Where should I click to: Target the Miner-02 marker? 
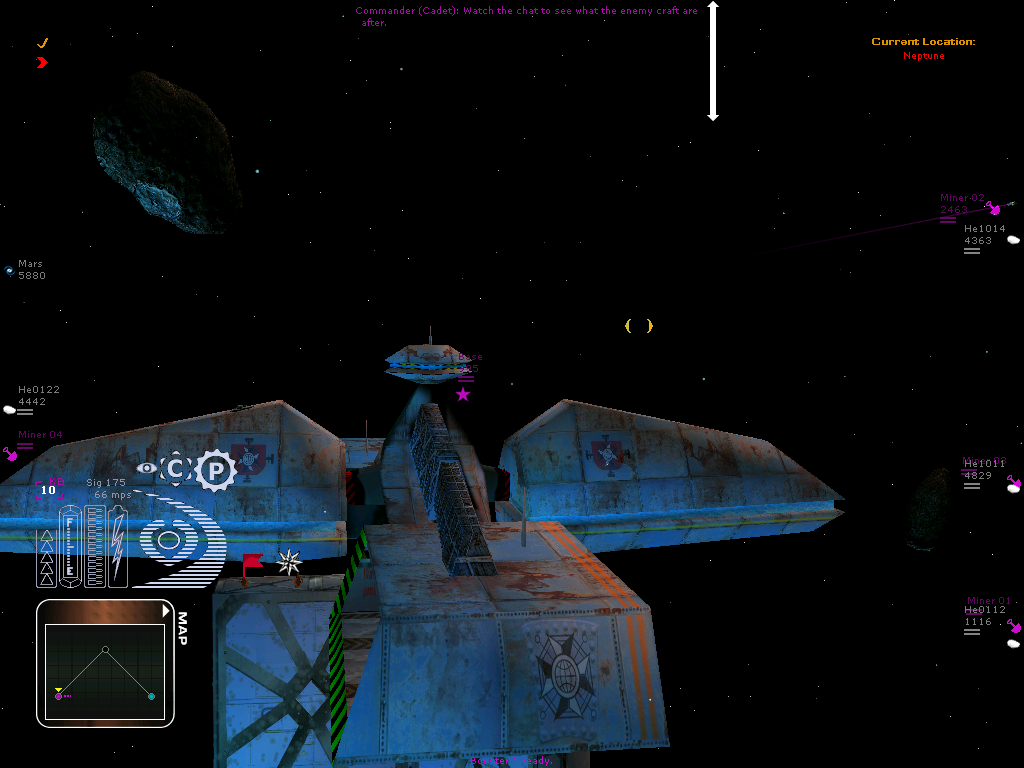point(993,208)
